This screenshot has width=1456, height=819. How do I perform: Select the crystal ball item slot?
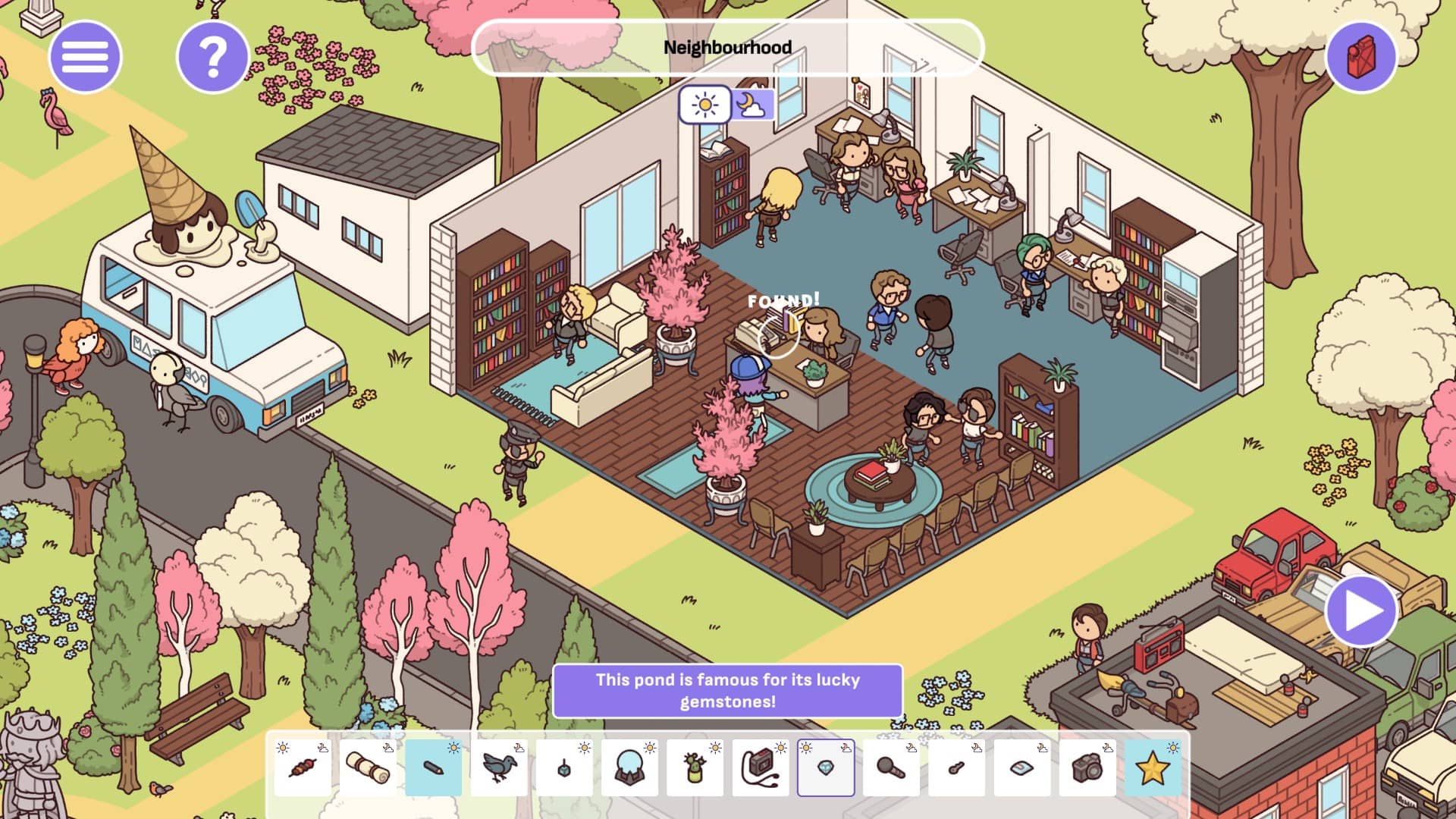tap(629, 767)
